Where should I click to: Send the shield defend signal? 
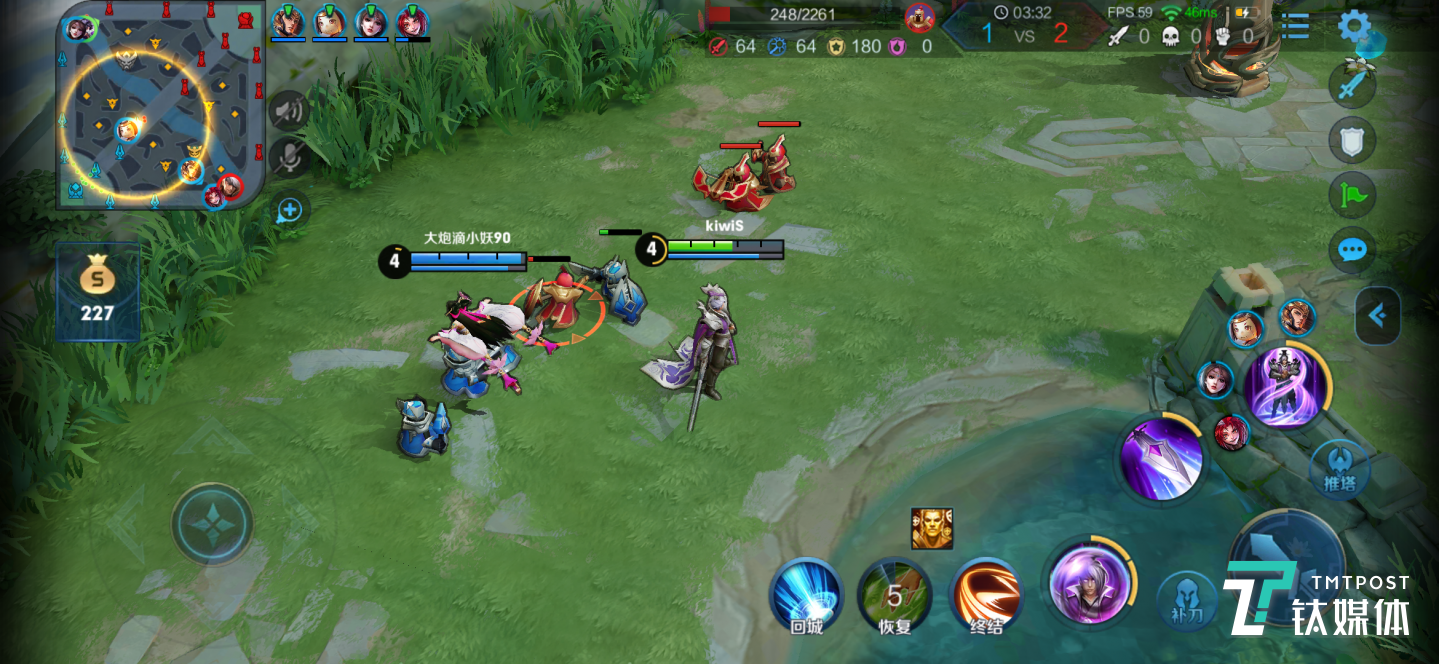click(x=1352, y=141)
